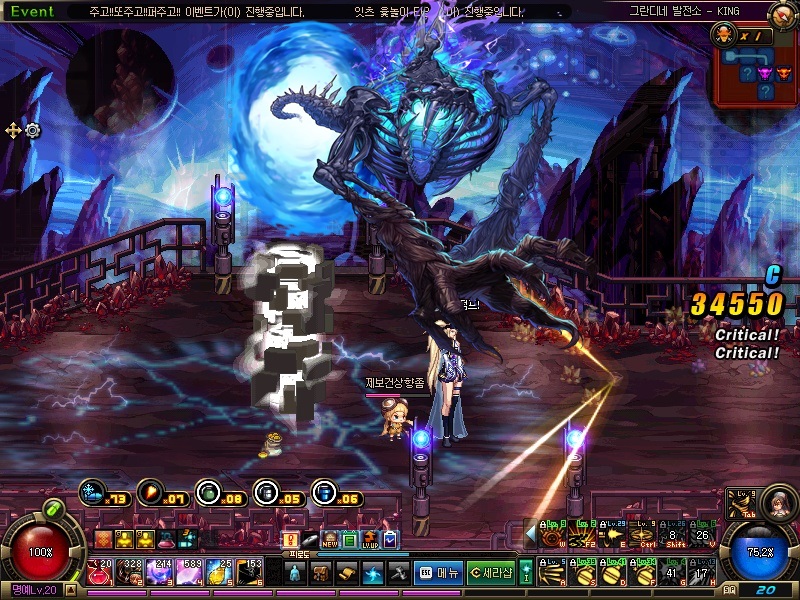
Task: Click the compass icon above the dungeon minimap
Action: 783,16
